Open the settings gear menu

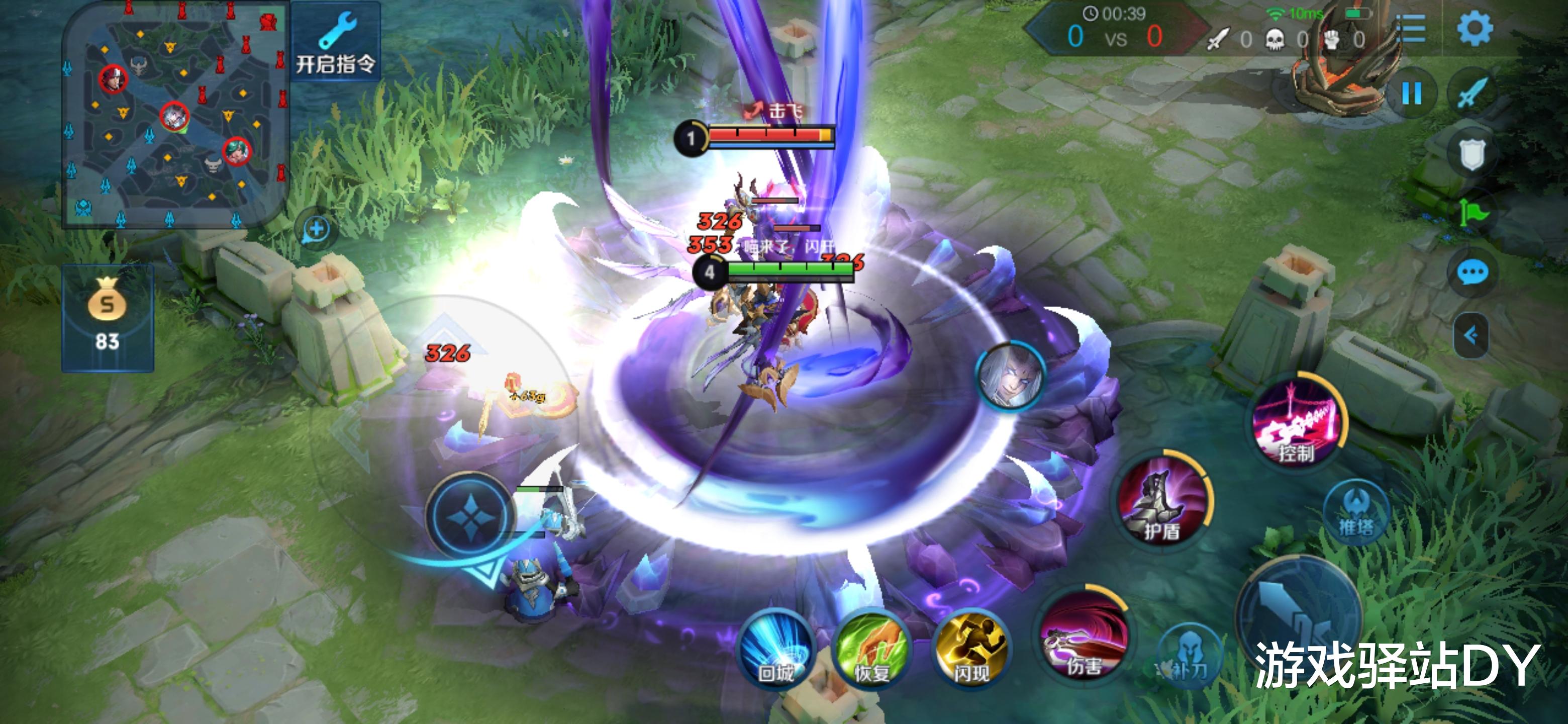tap(1474, 29)
